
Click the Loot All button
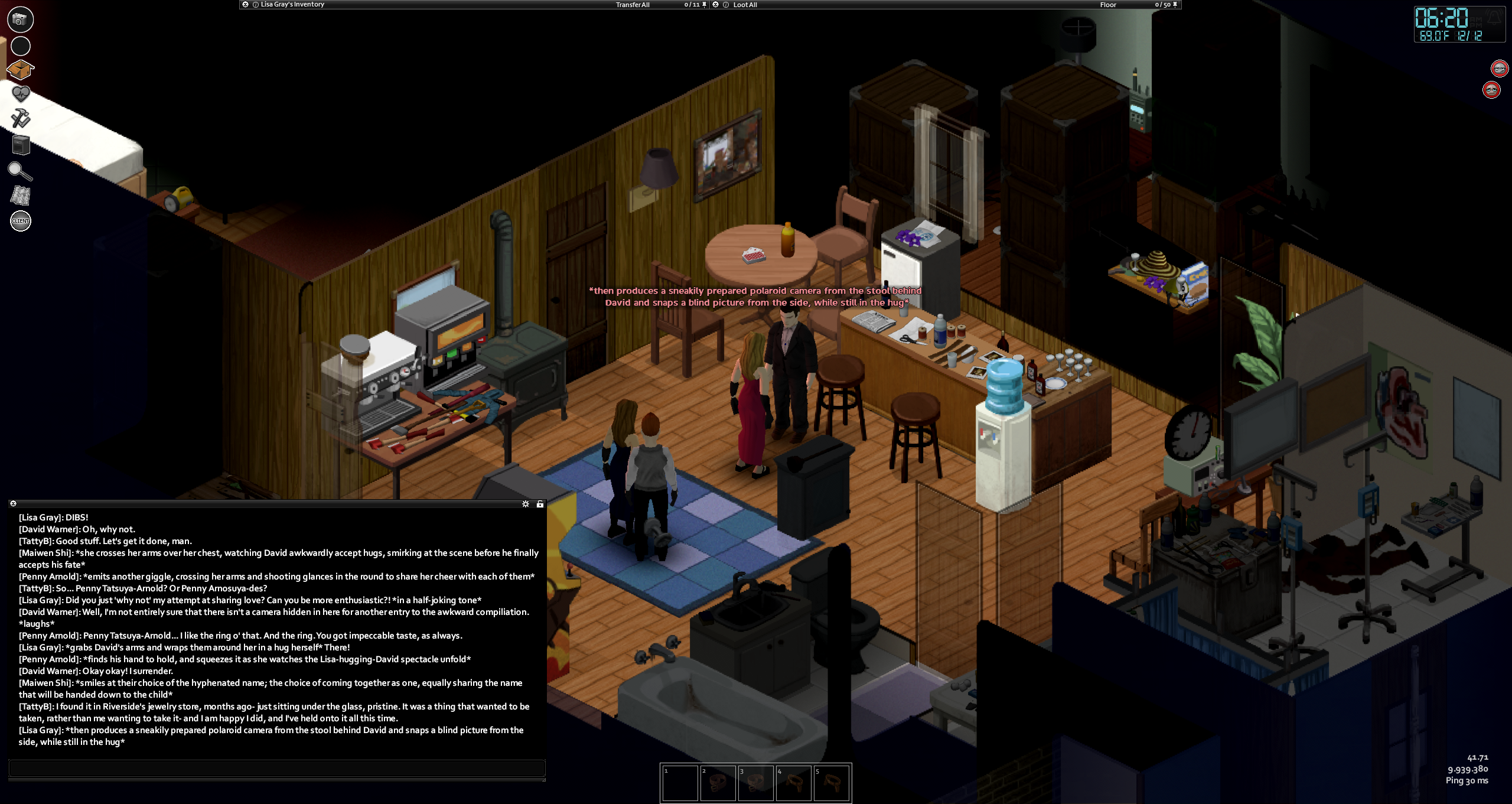(x=745, y=5)
